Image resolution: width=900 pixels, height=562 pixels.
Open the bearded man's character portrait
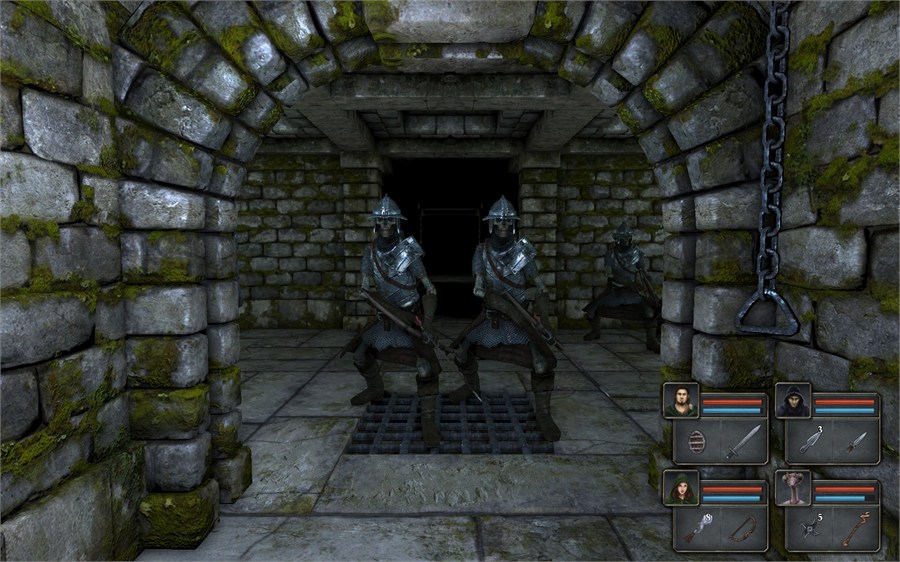tap(681, 402)
